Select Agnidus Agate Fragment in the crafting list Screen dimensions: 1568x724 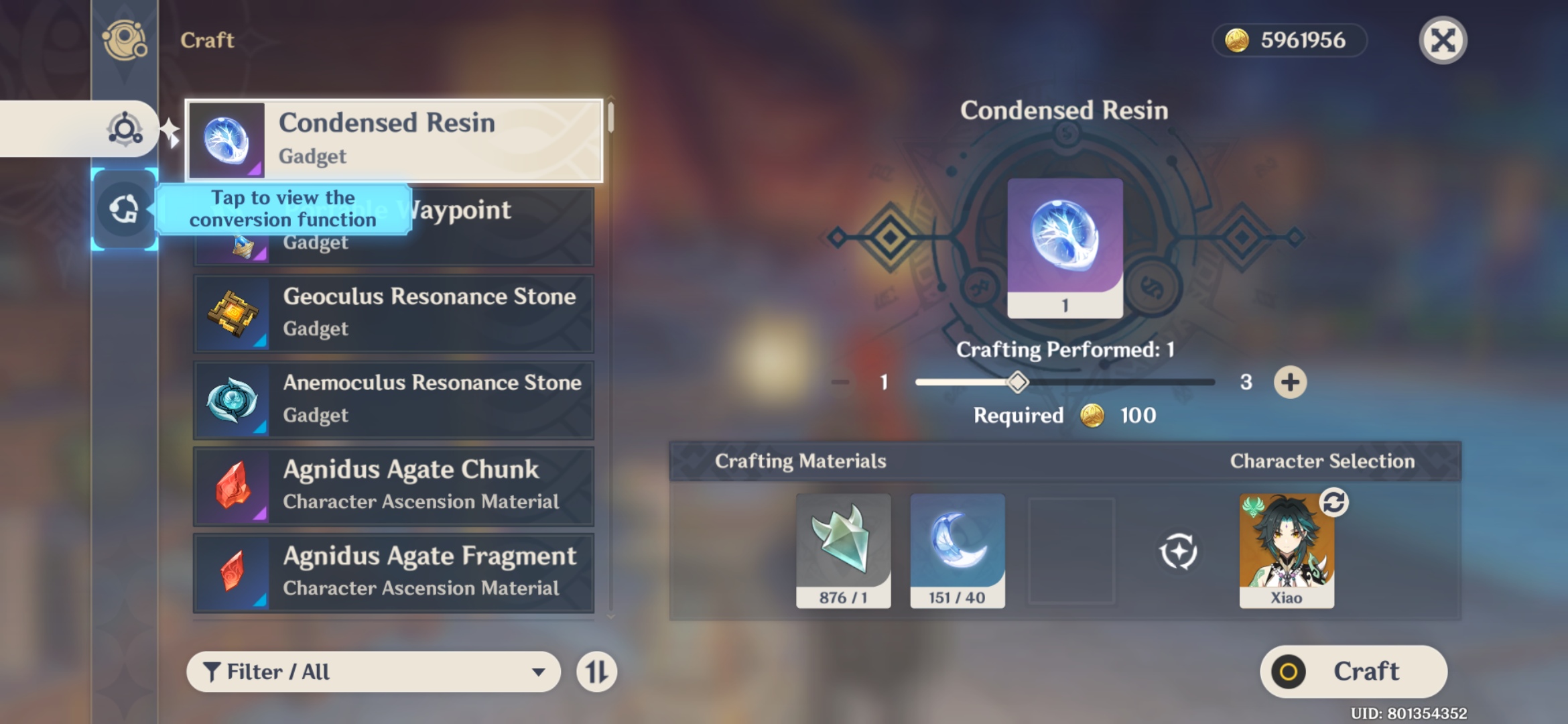point(394,571)
